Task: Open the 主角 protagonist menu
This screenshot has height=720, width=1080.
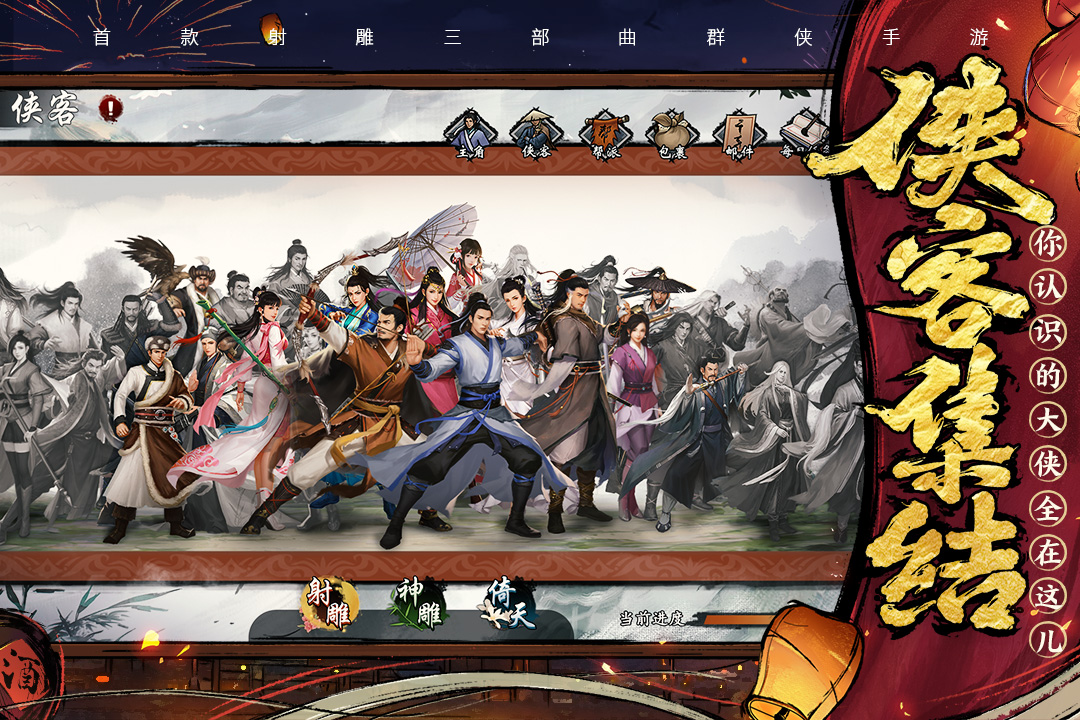Action: pos(470,134)
